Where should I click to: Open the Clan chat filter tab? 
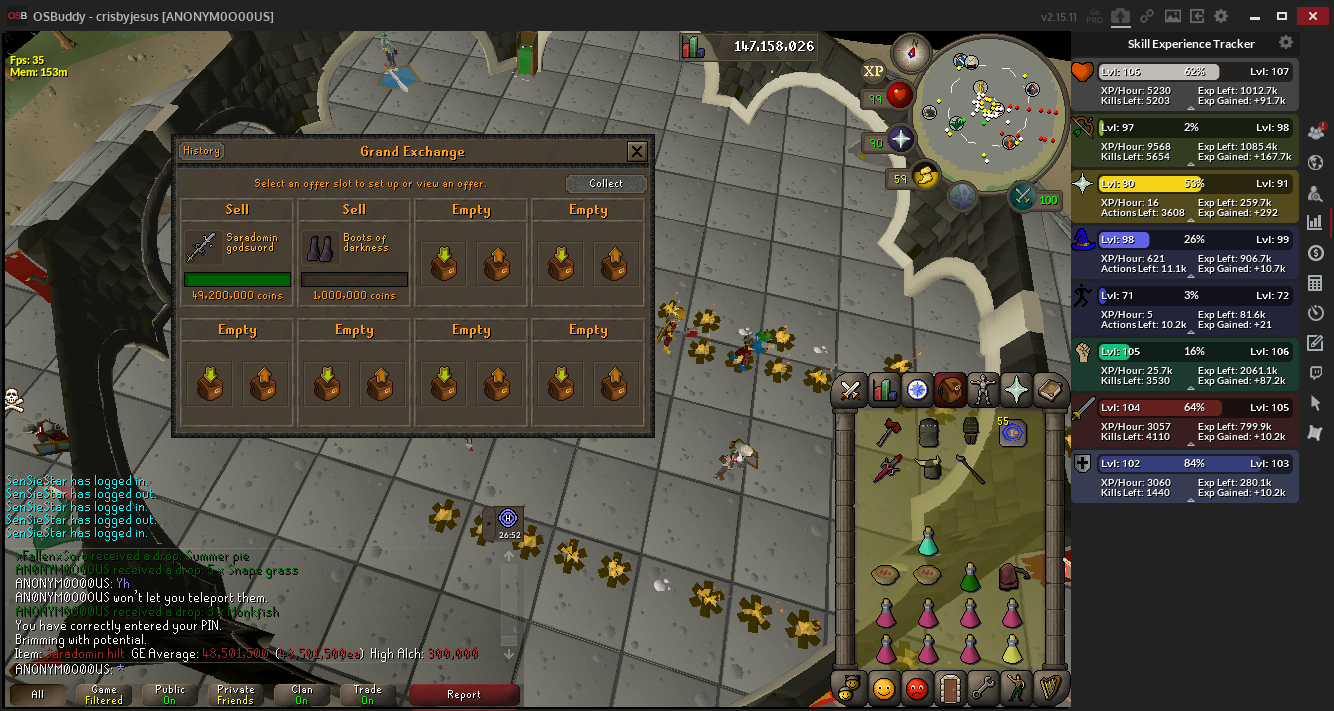tap(301, 694)
